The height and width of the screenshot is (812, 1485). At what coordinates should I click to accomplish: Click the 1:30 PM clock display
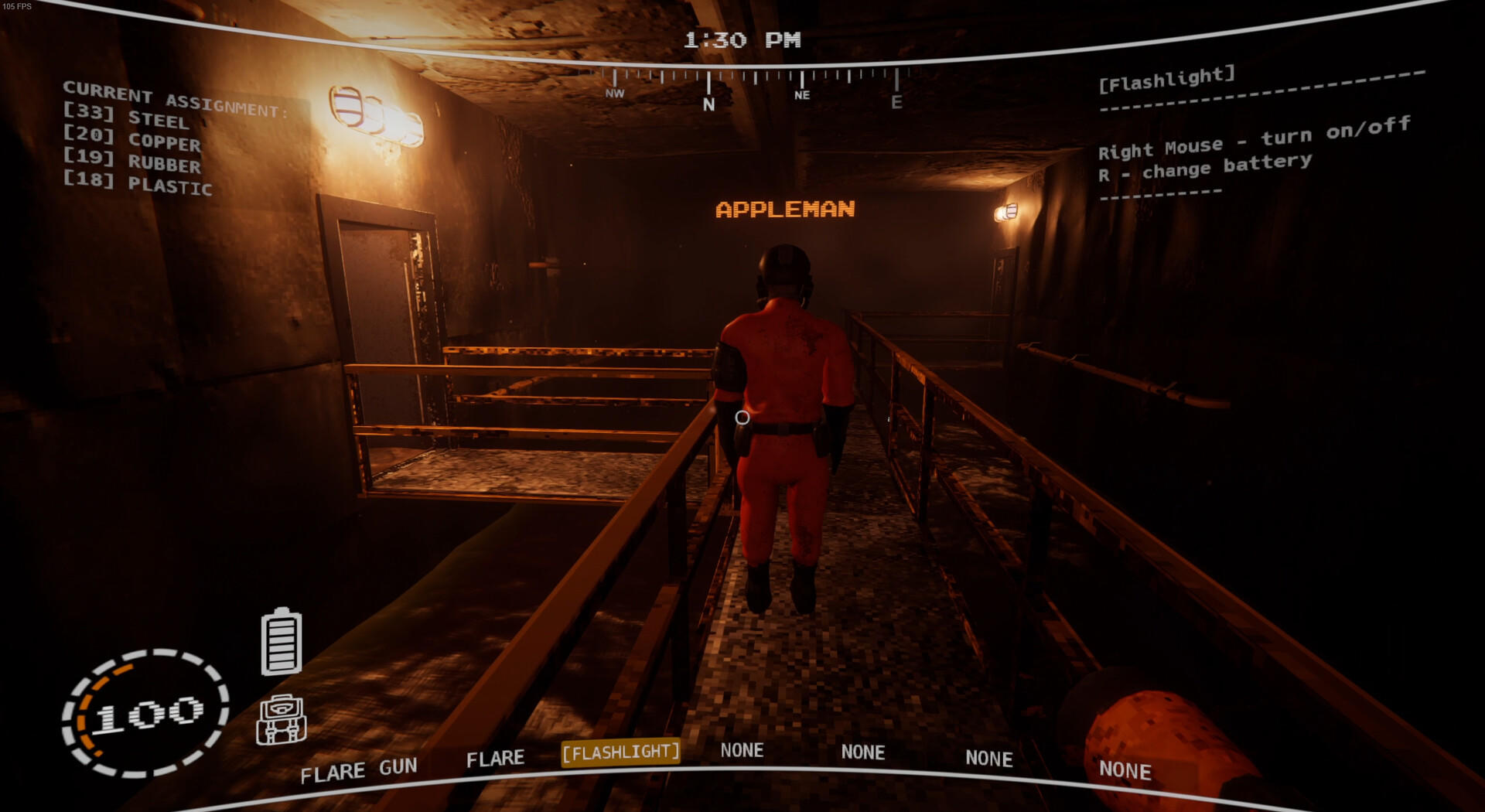[743, 39]
